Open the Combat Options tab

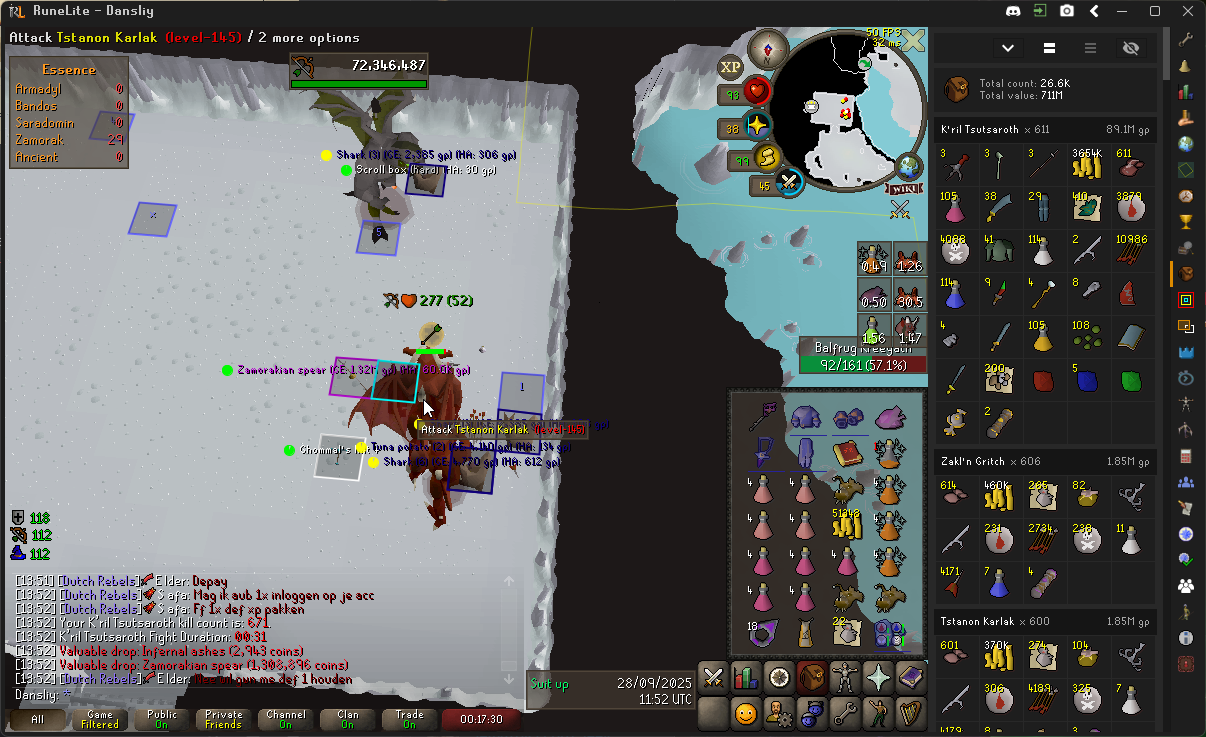[x=713, y=677]
